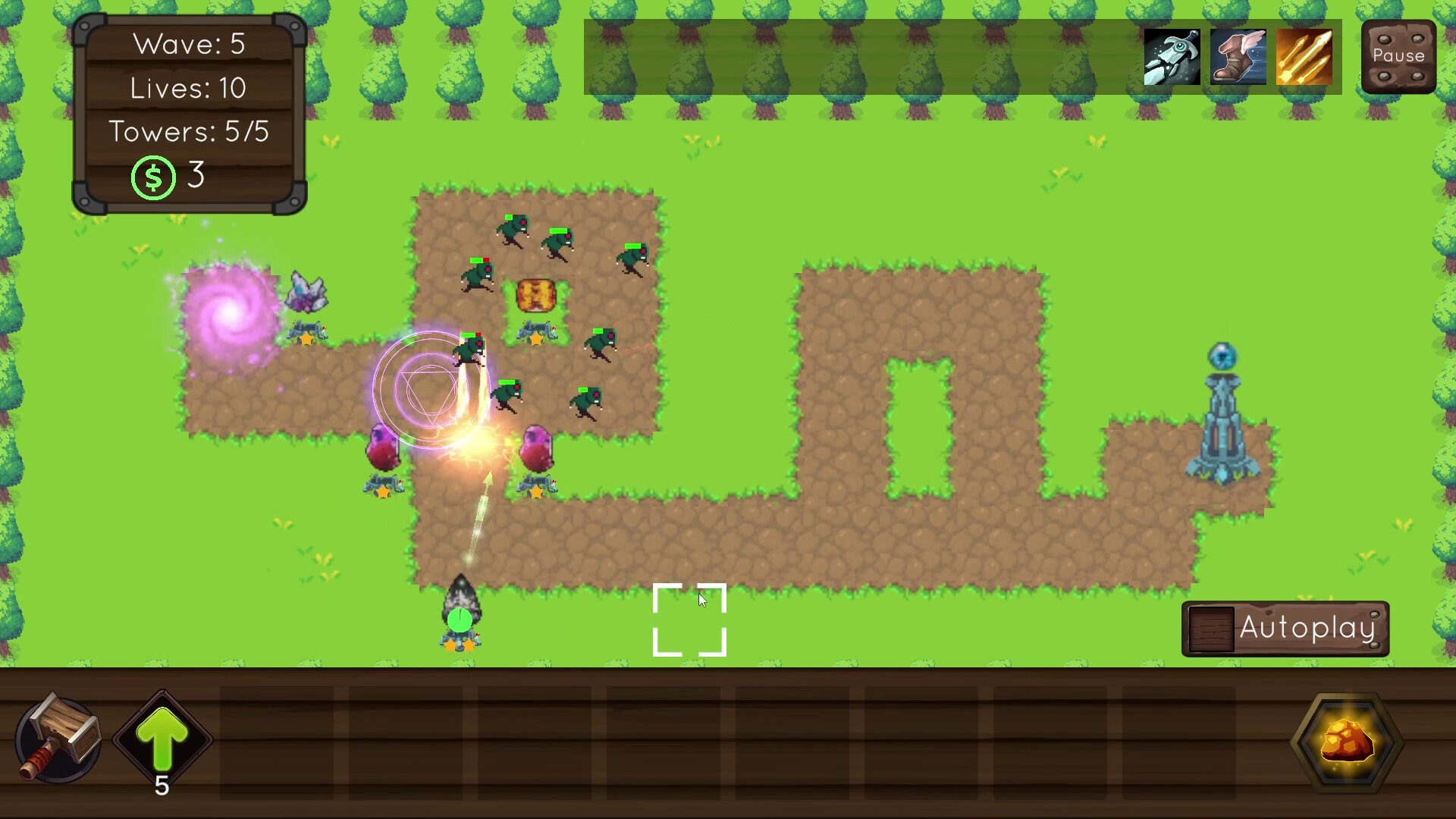Click the burning fire tile on the path
The image size is (1456, 819).
[x=535, y=294]
